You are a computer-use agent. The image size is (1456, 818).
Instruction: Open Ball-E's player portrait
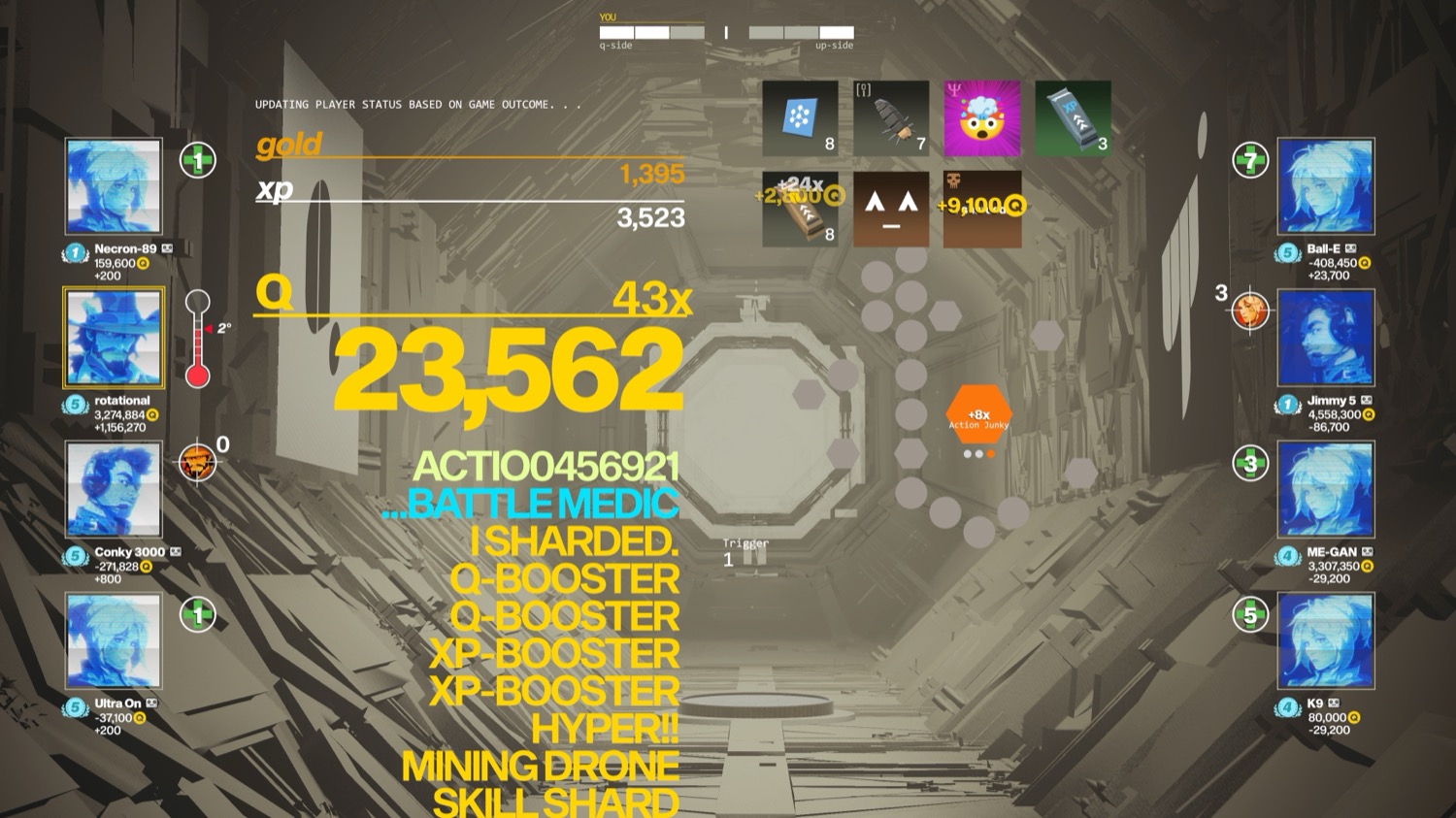pyautogui.click(x=1326, y=186)
